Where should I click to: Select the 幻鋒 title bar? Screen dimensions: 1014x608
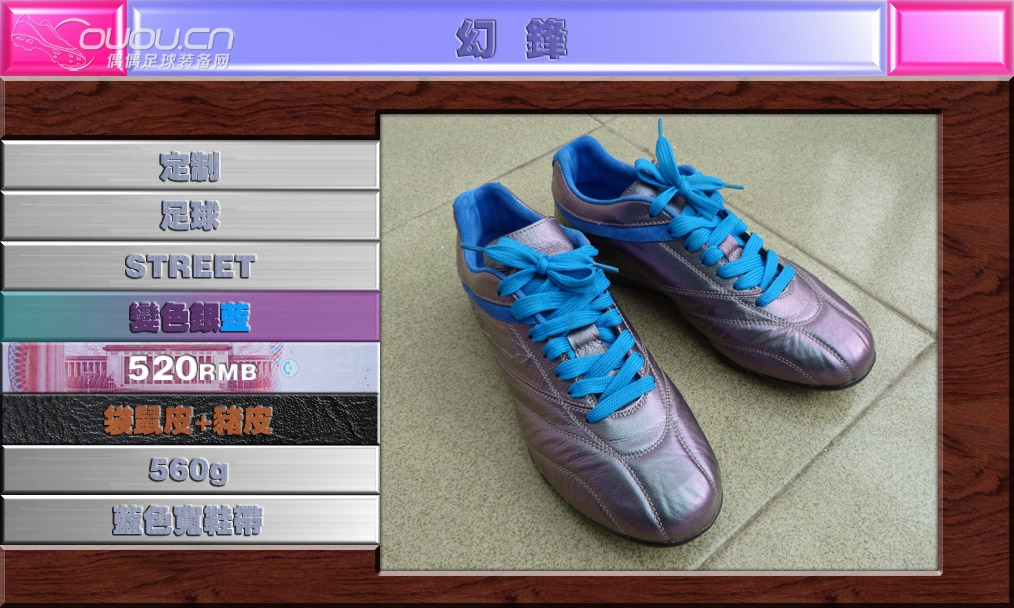[x=508, y=40]
